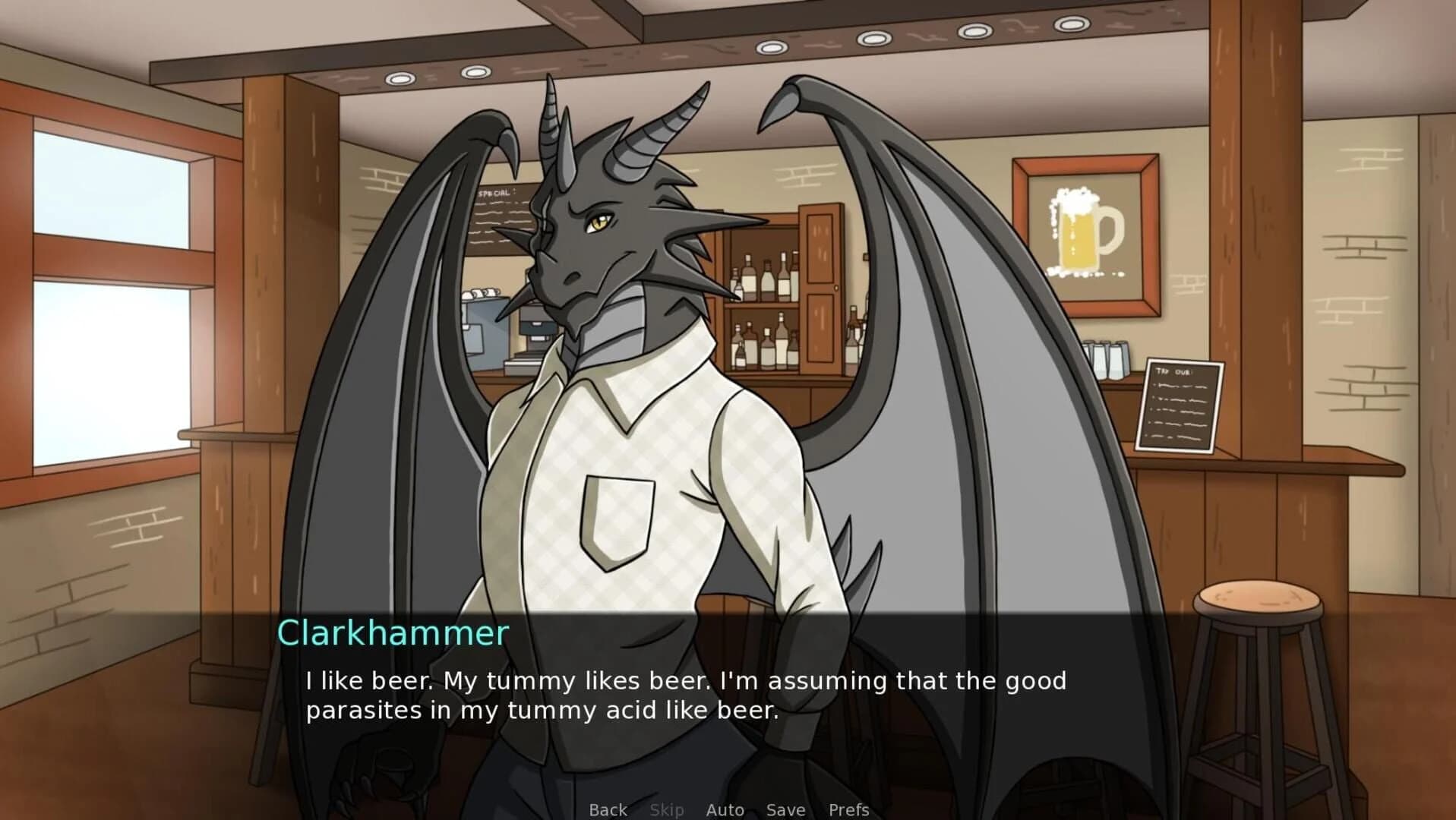The width and height of the screenshot is (1456, 820).
Task: Click the 'TRY OUR' chalkboard sign
Action: point(1182,402)
